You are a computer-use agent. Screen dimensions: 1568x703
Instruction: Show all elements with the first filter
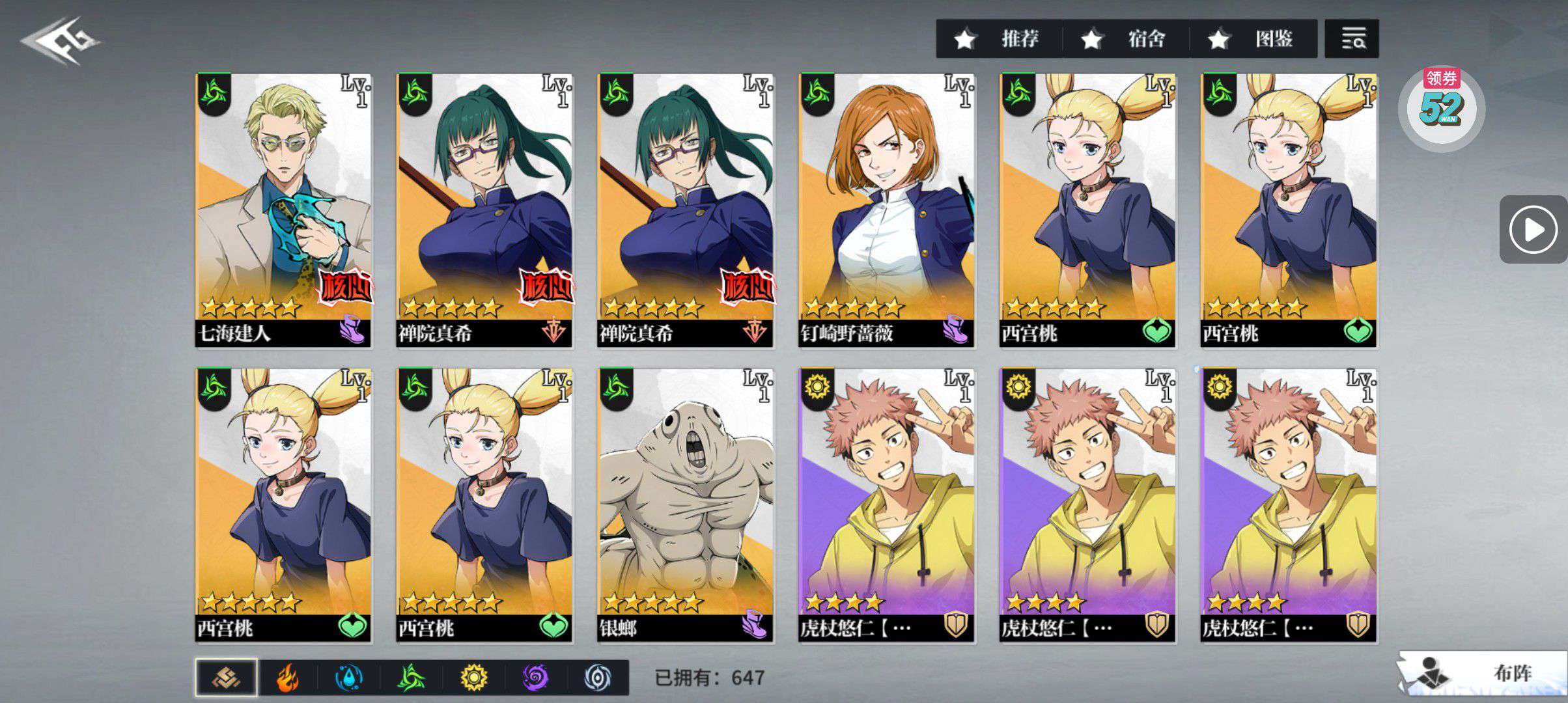[226, 678]
